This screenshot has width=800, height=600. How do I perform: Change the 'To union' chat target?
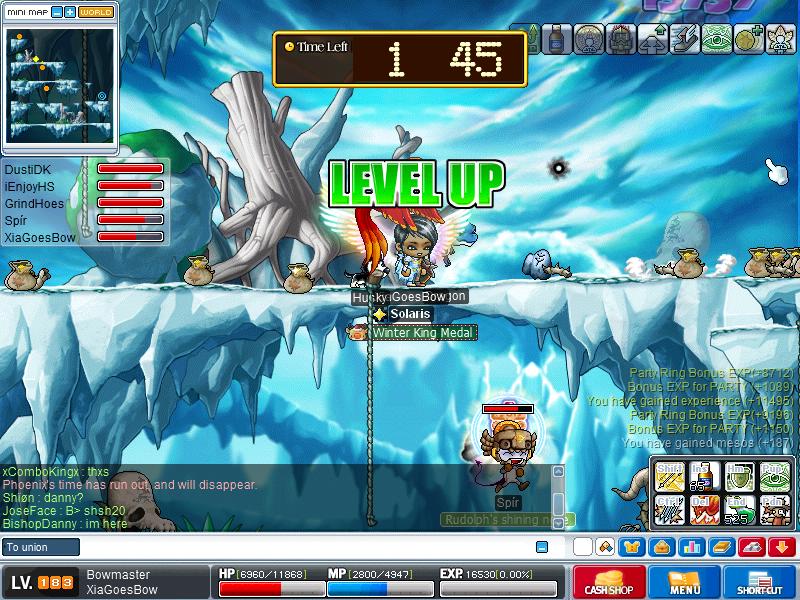[x=40, y=547]
